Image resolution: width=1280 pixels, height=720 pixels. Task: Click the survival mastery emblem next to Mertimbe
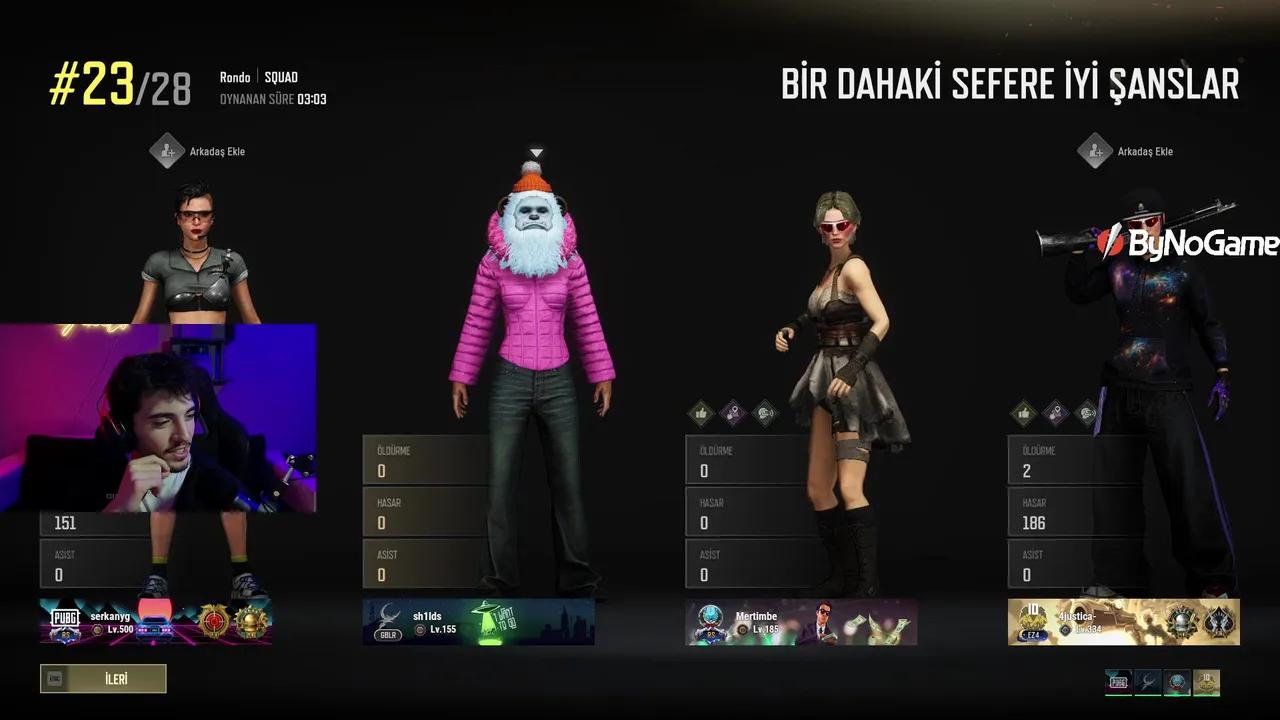(x=712, y=622)
